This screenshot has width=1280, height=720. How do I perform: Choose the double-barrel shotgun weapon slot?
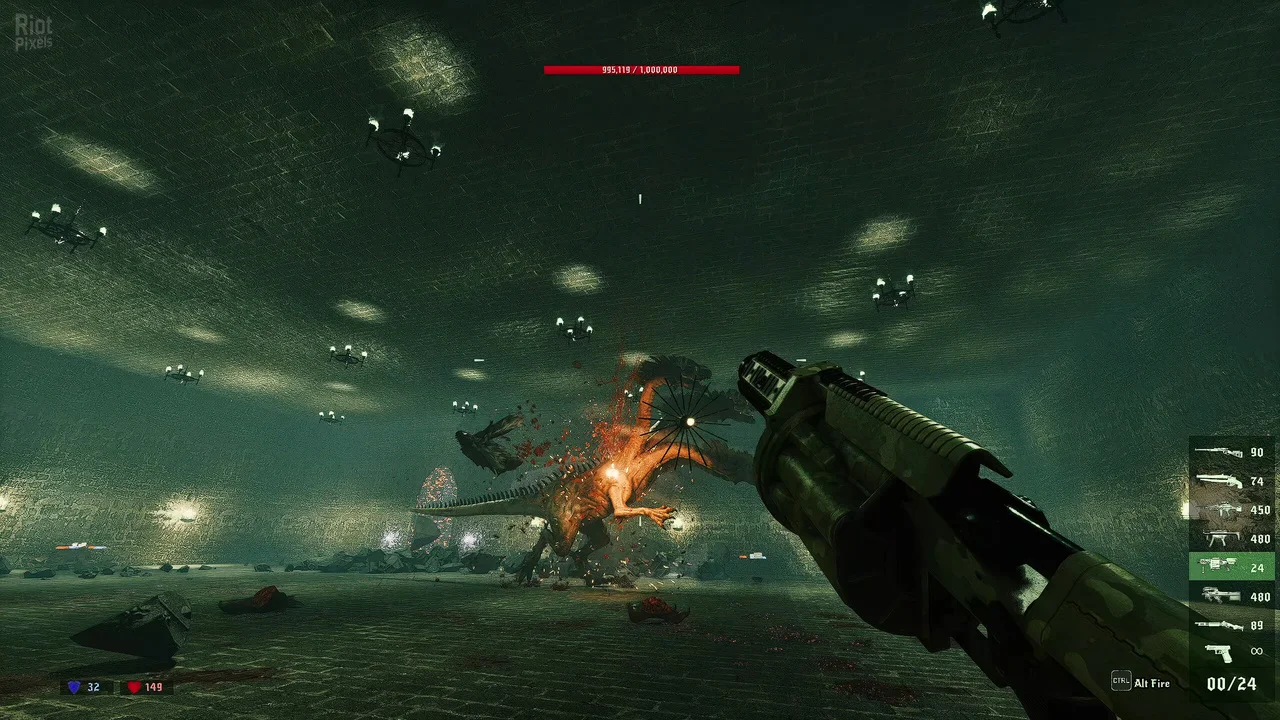(1231, 481)
